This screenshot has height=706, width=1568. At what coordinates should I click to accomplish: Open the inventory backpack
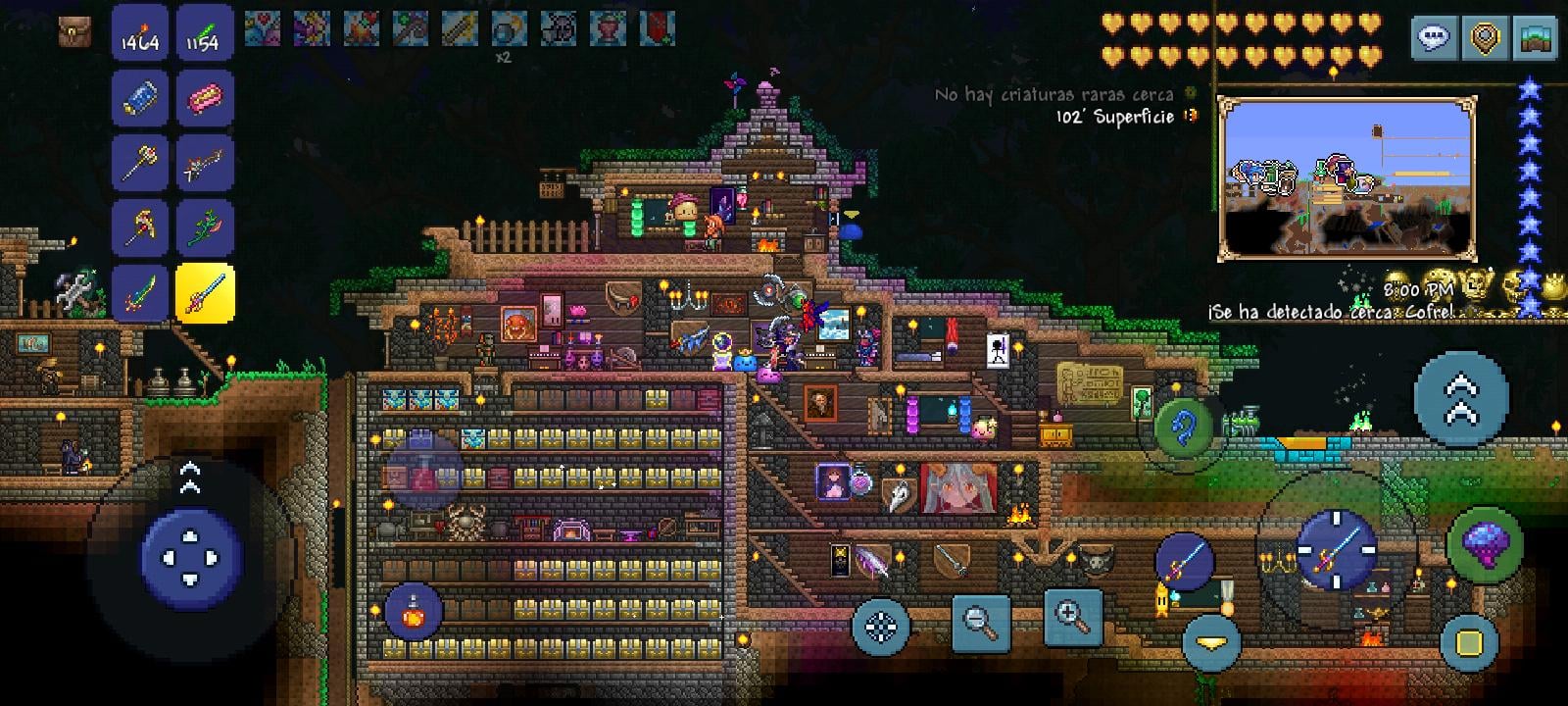75,31
